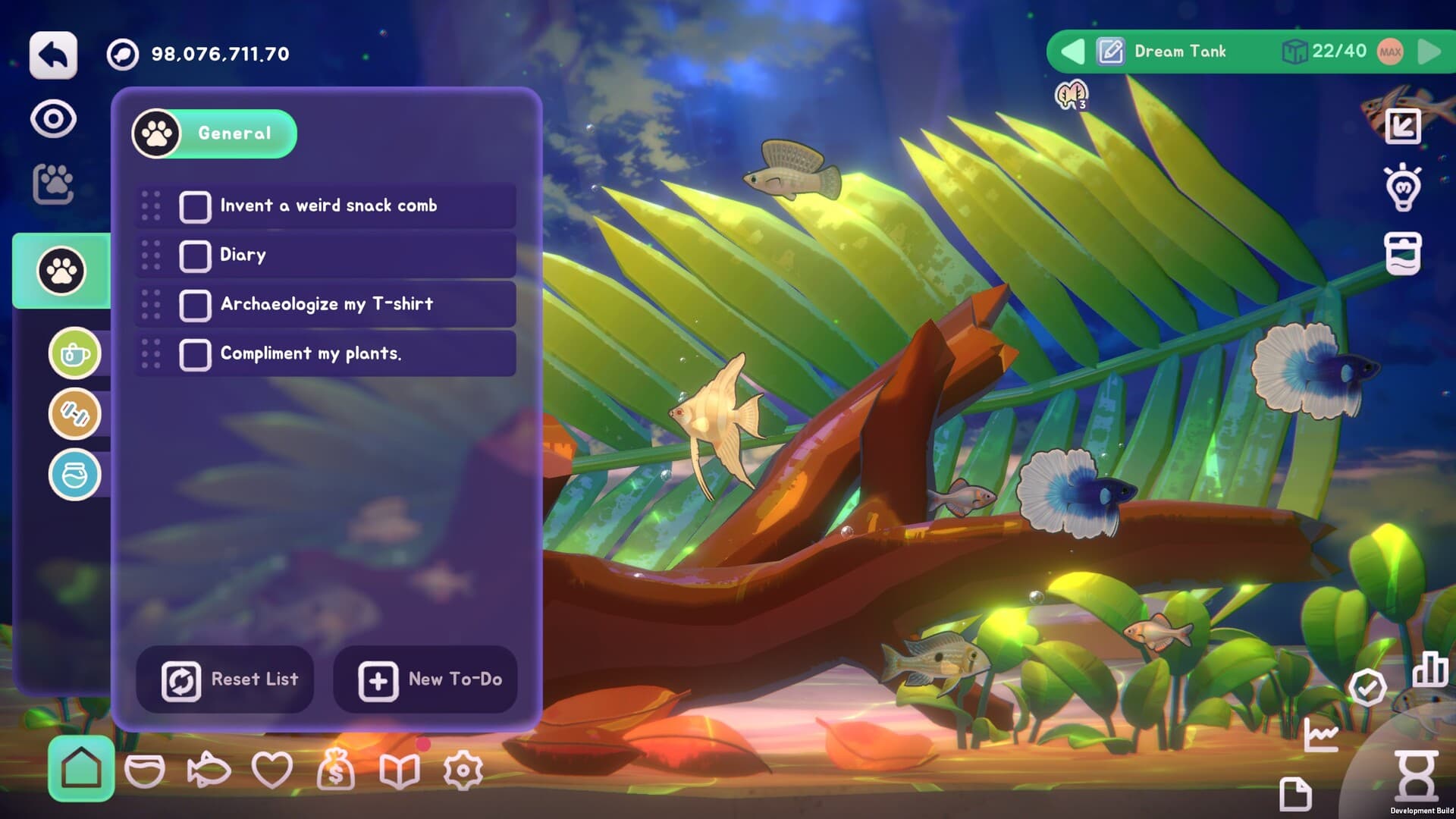Screen dimensions: 1456x819
Task: Click the left arrow to switch tanks
Action: pos(1074,51)
